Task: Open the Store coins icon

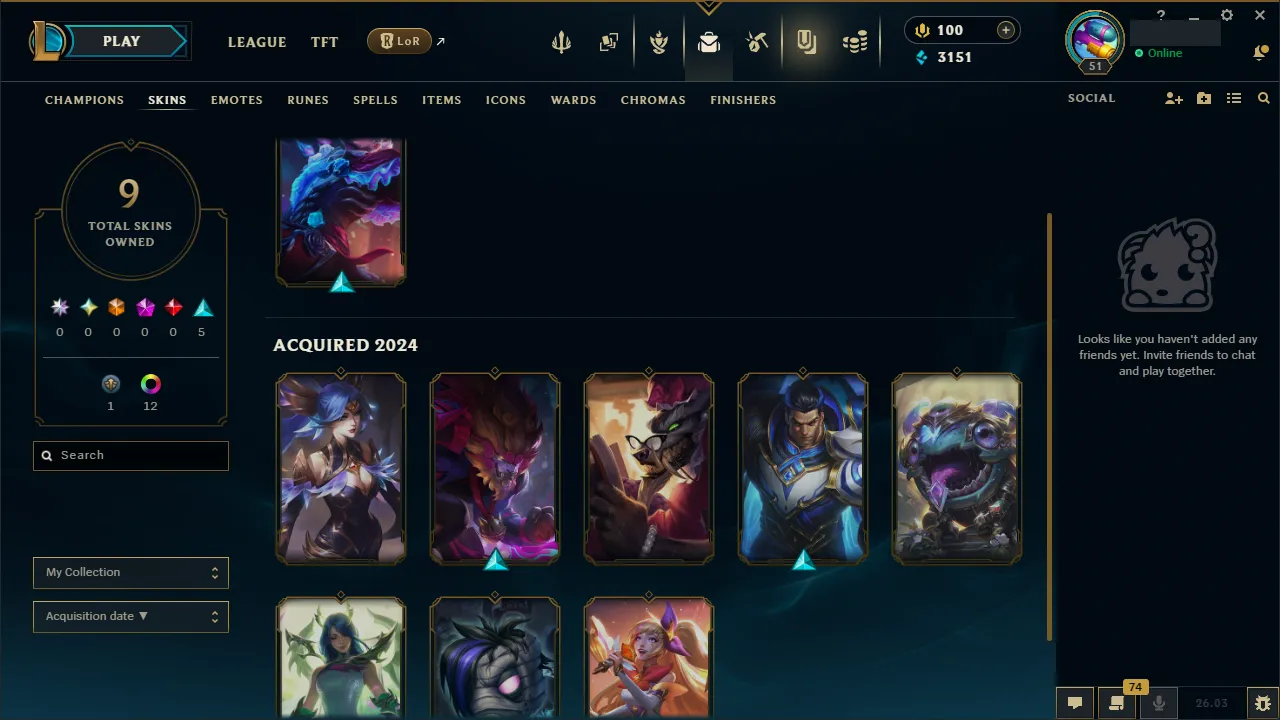Action: coord(855,41)
